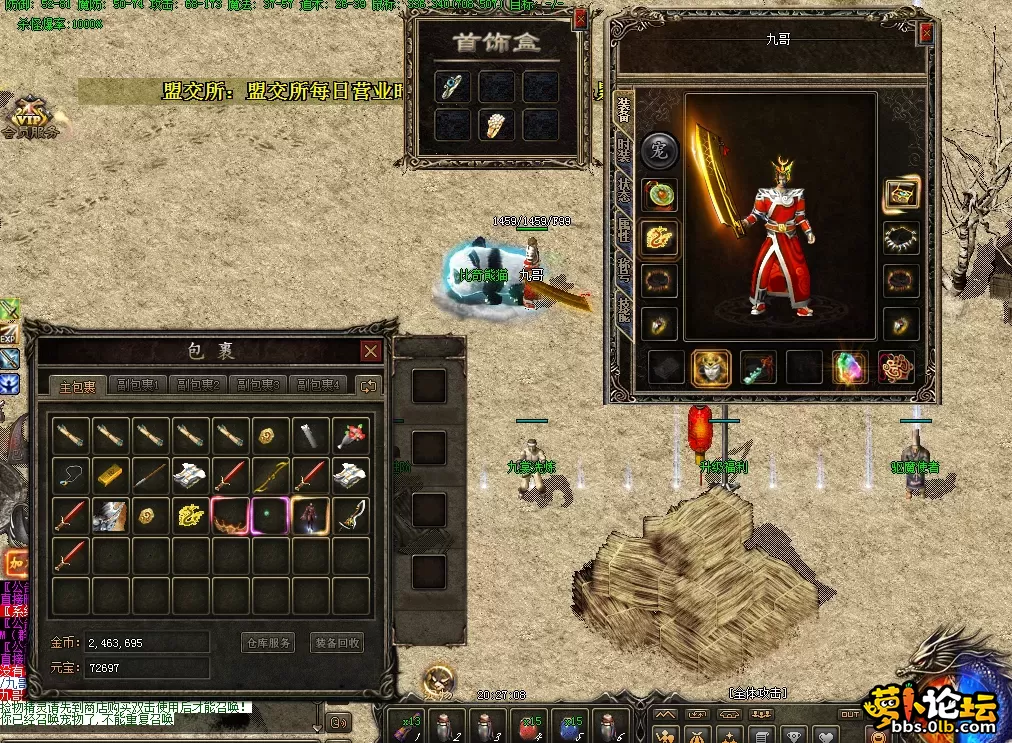The height and width of the screenshot is (743, 1012).
Task: Show the 副包裹4 bag tab
Action: pos(317,385)
